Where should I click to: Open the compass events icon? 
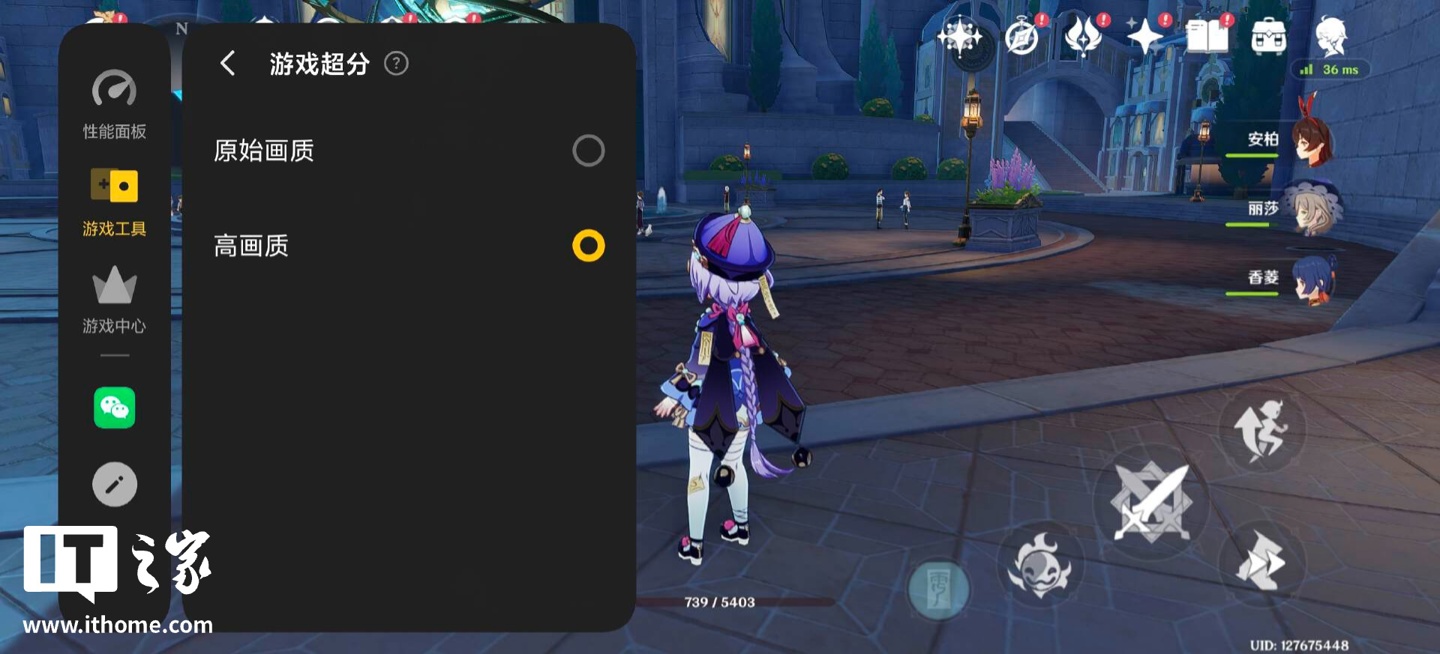[1021, 37]
